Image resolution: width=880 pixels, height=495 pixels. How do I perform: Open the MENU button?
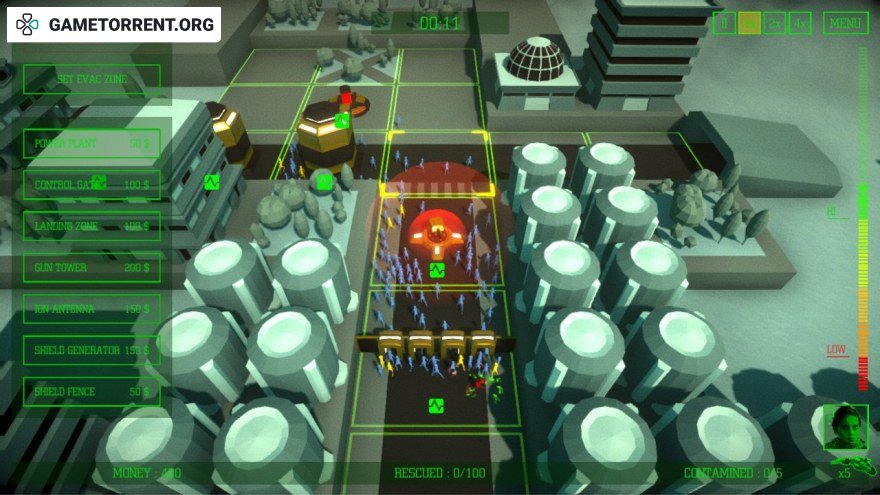tap(846, 24)
